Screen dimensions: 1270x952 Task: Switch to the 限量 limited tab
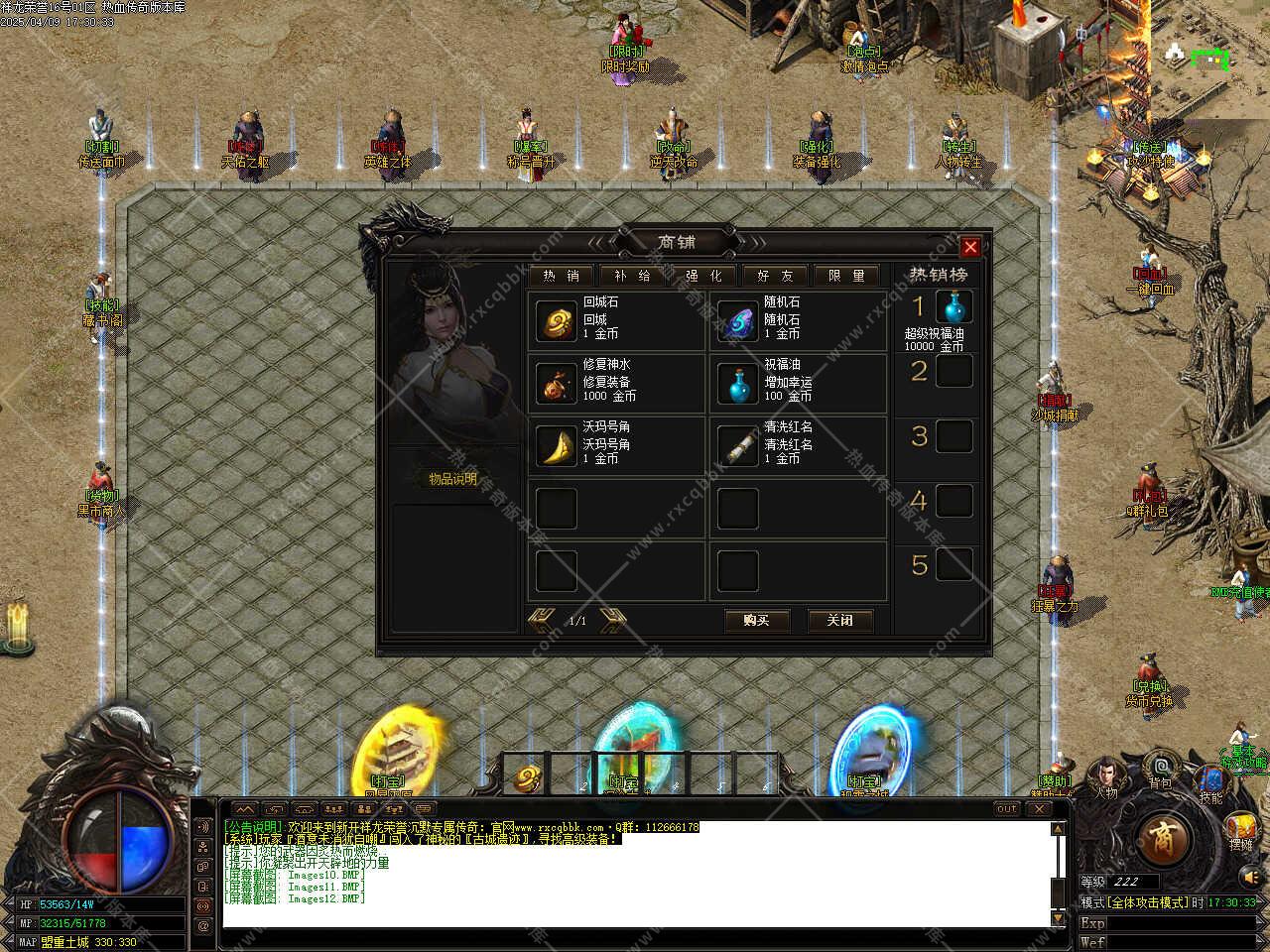click(x=846, y=276)
